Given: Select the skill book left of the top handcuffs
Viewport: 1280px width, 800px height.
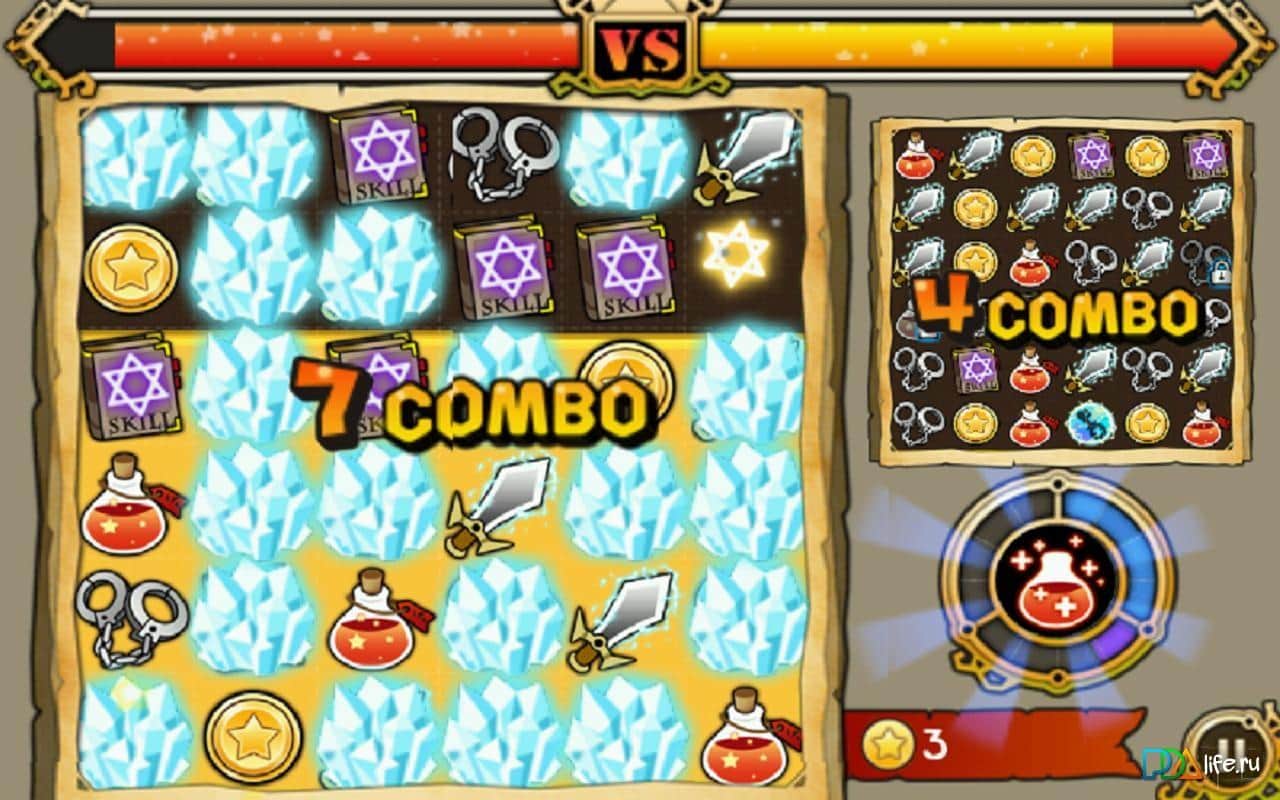Looking at the screenshot, I should click(378, 157).
